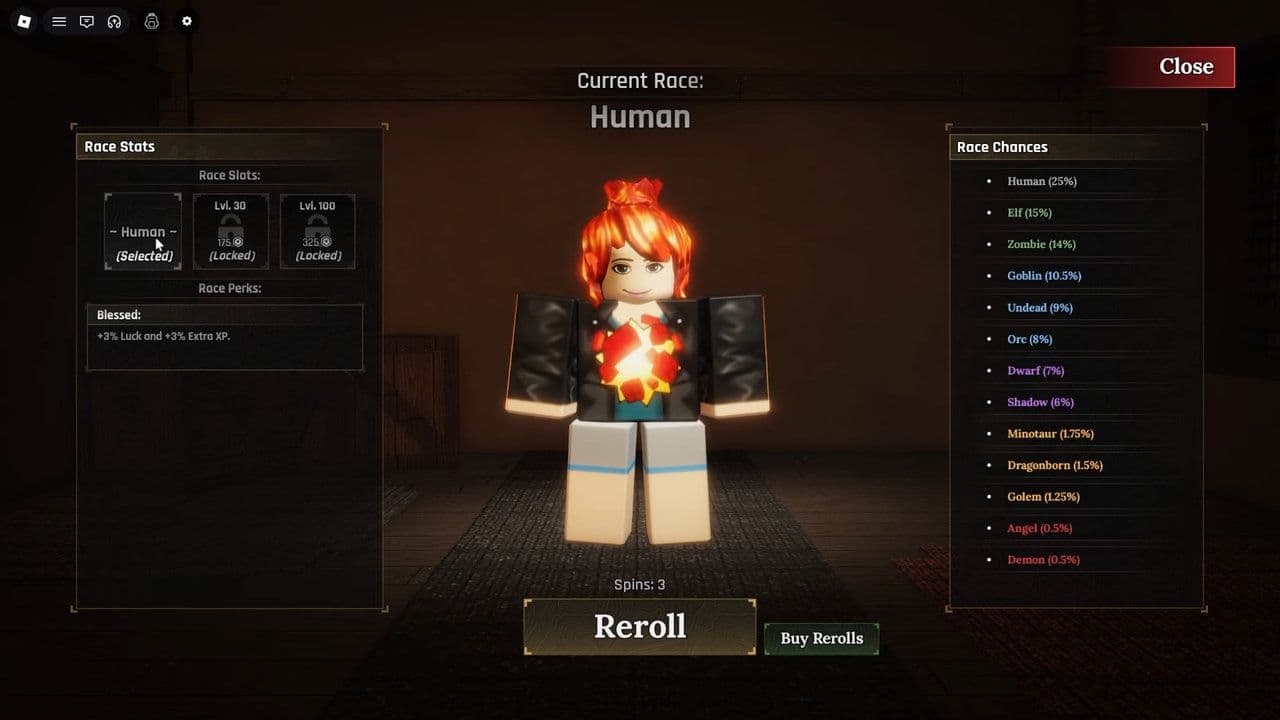This screenshot has height=720, width=1280.
Task: Select the Human race slot
Action: pos(143,232)
